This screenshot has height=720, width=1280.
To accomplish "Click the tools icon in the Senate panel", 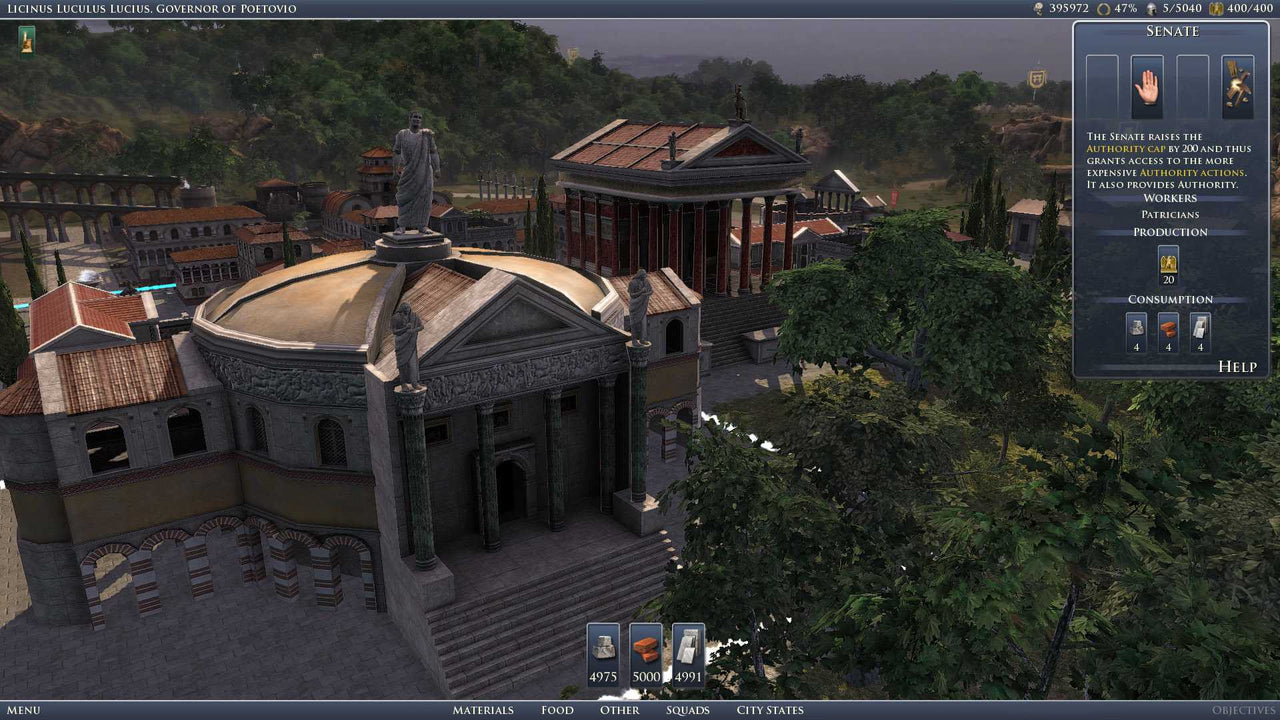I will (1237, 82).
